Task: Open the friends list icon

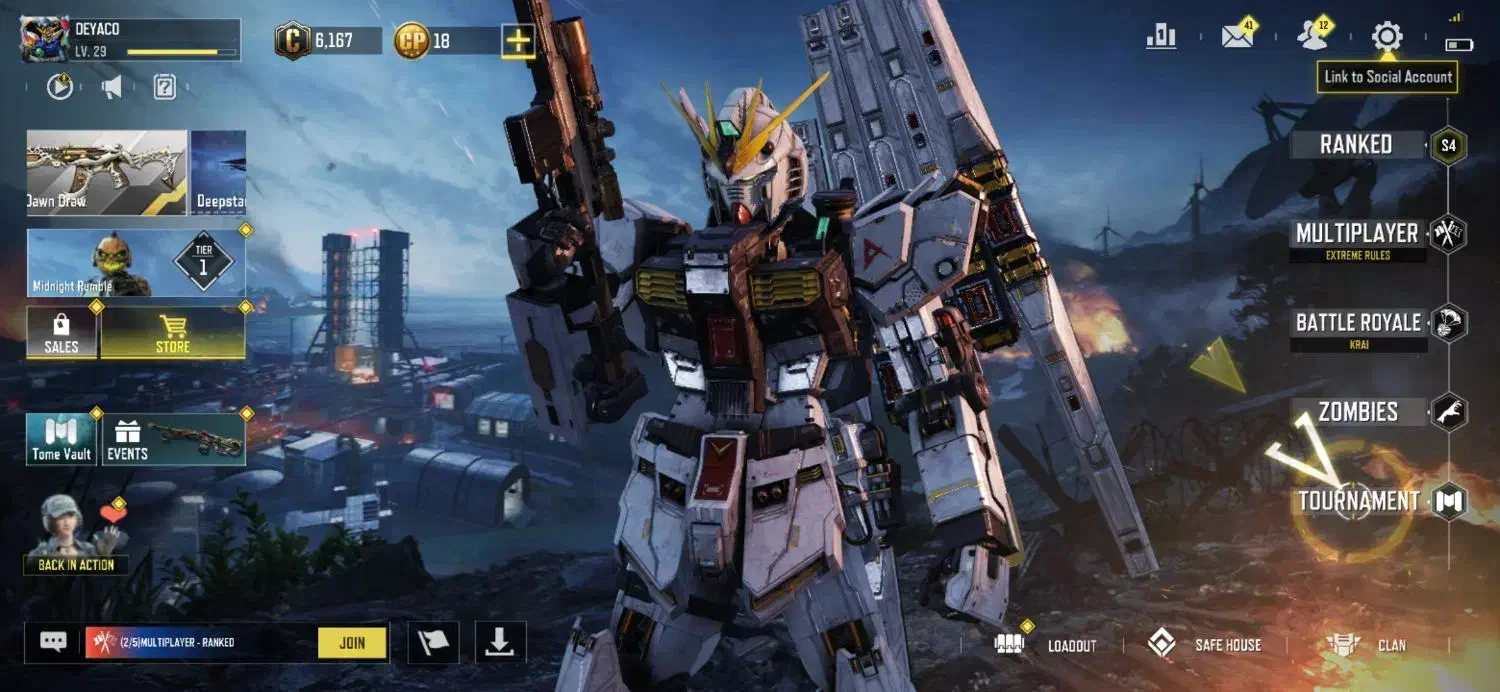Action: click(x=1311, y=37)
